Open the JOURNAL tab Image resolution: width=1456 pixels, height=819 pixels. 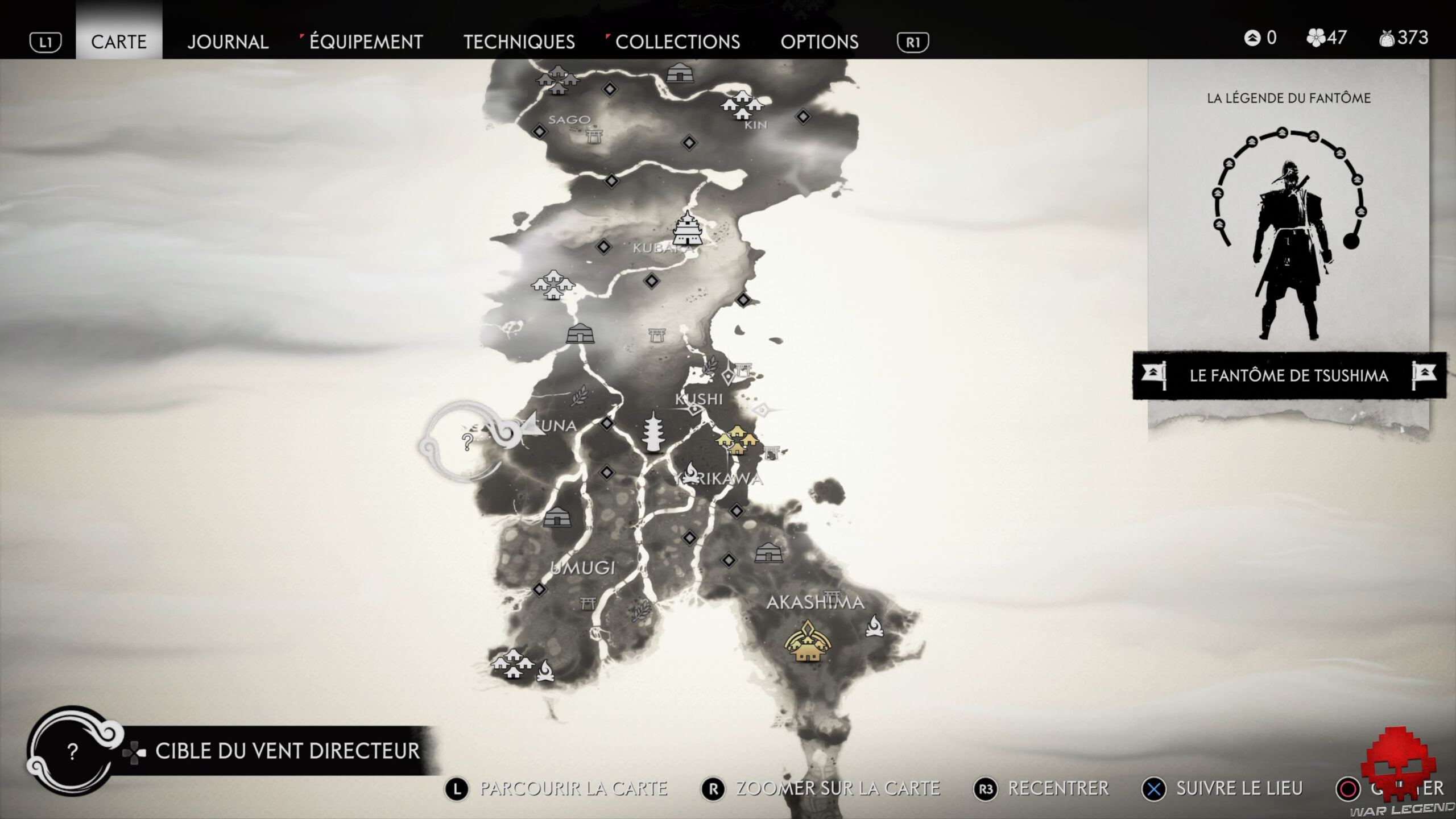(227, 42)
